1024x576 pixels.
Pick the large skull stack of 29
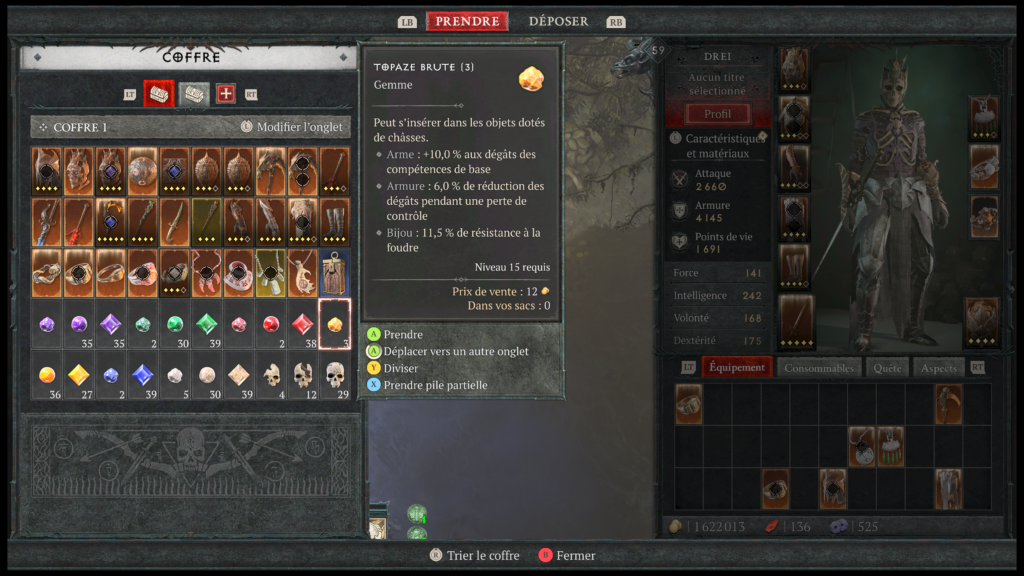click(335, 375)
